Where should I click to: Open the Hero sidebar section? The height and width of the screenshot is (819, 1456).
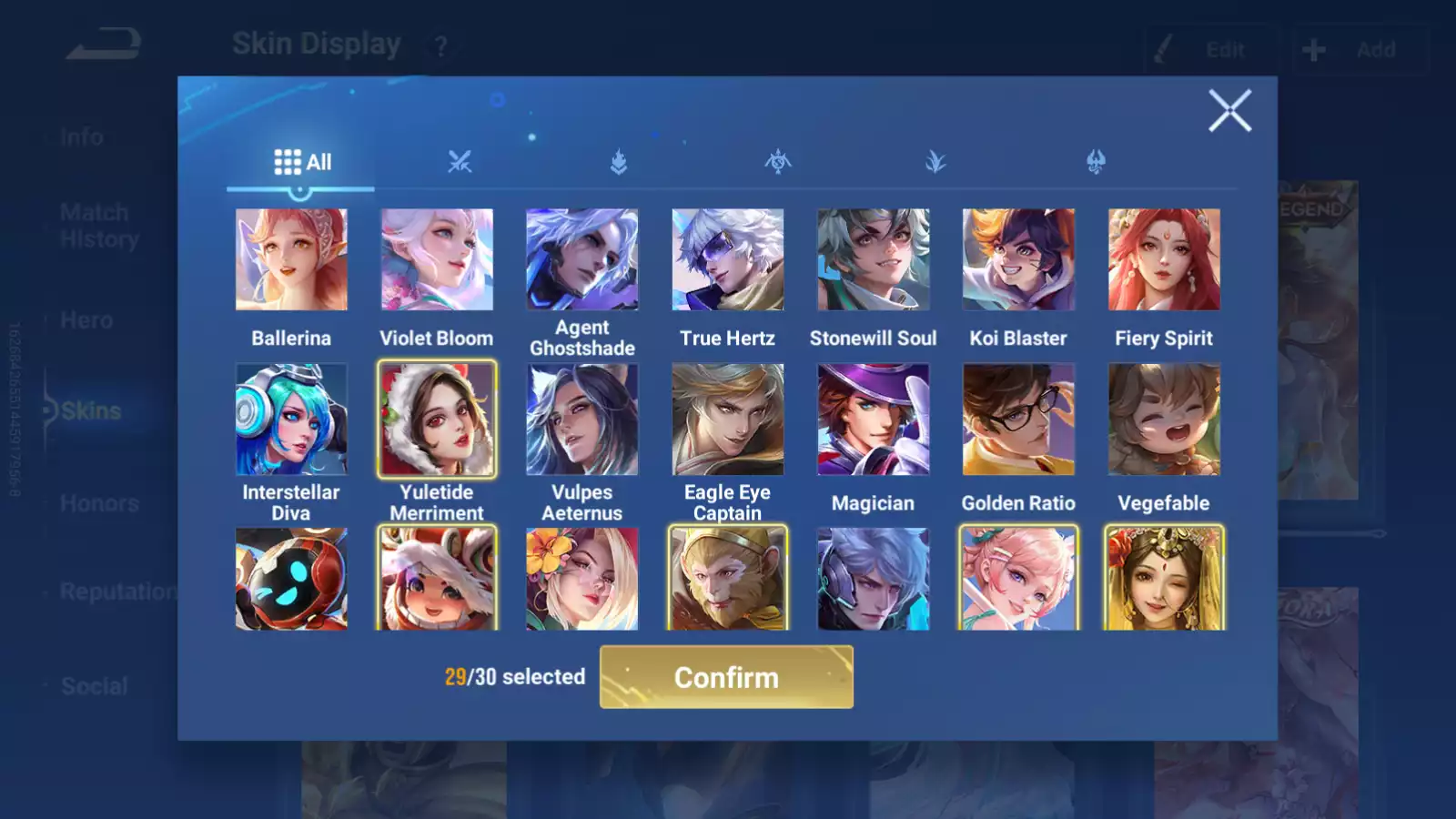86,319
